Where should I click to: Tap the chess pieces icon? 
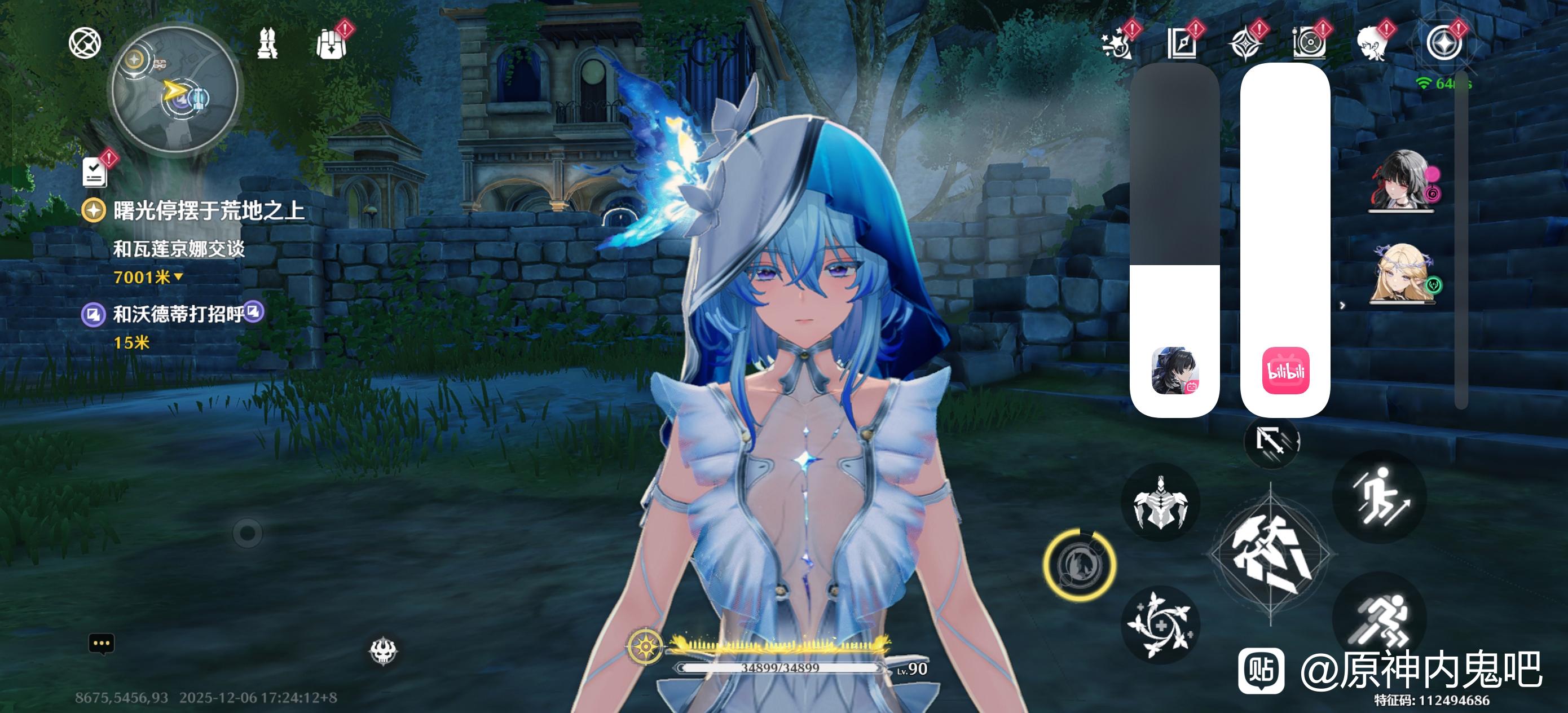(267, 44)
